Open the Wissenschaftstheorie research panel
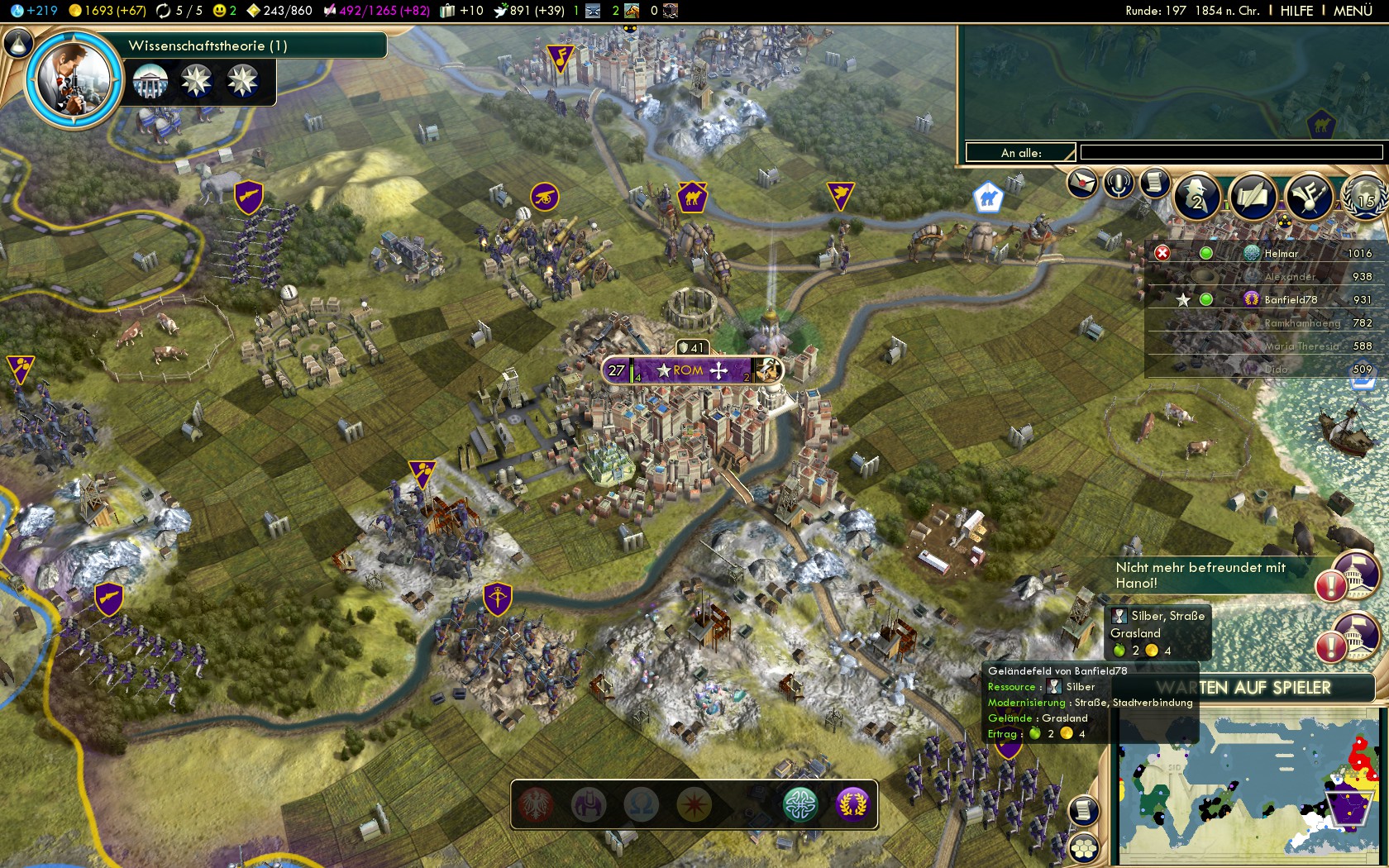Image resolution: width=1389 pixels, height=868 pixels. coord(208,45)
